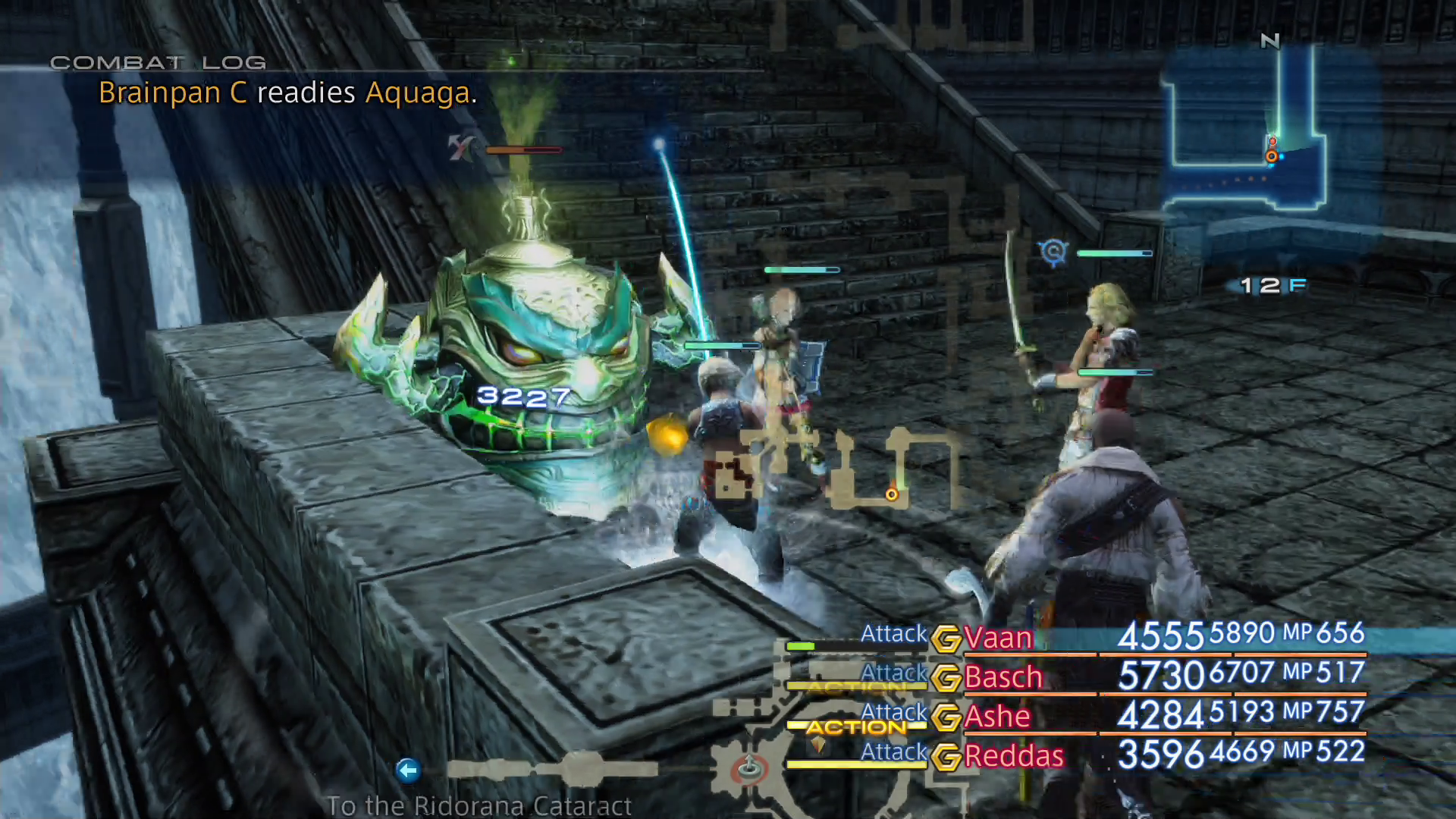Select Basch in the party list
The width and height of the screenshot is (1456, 819).
[1003, 677]
